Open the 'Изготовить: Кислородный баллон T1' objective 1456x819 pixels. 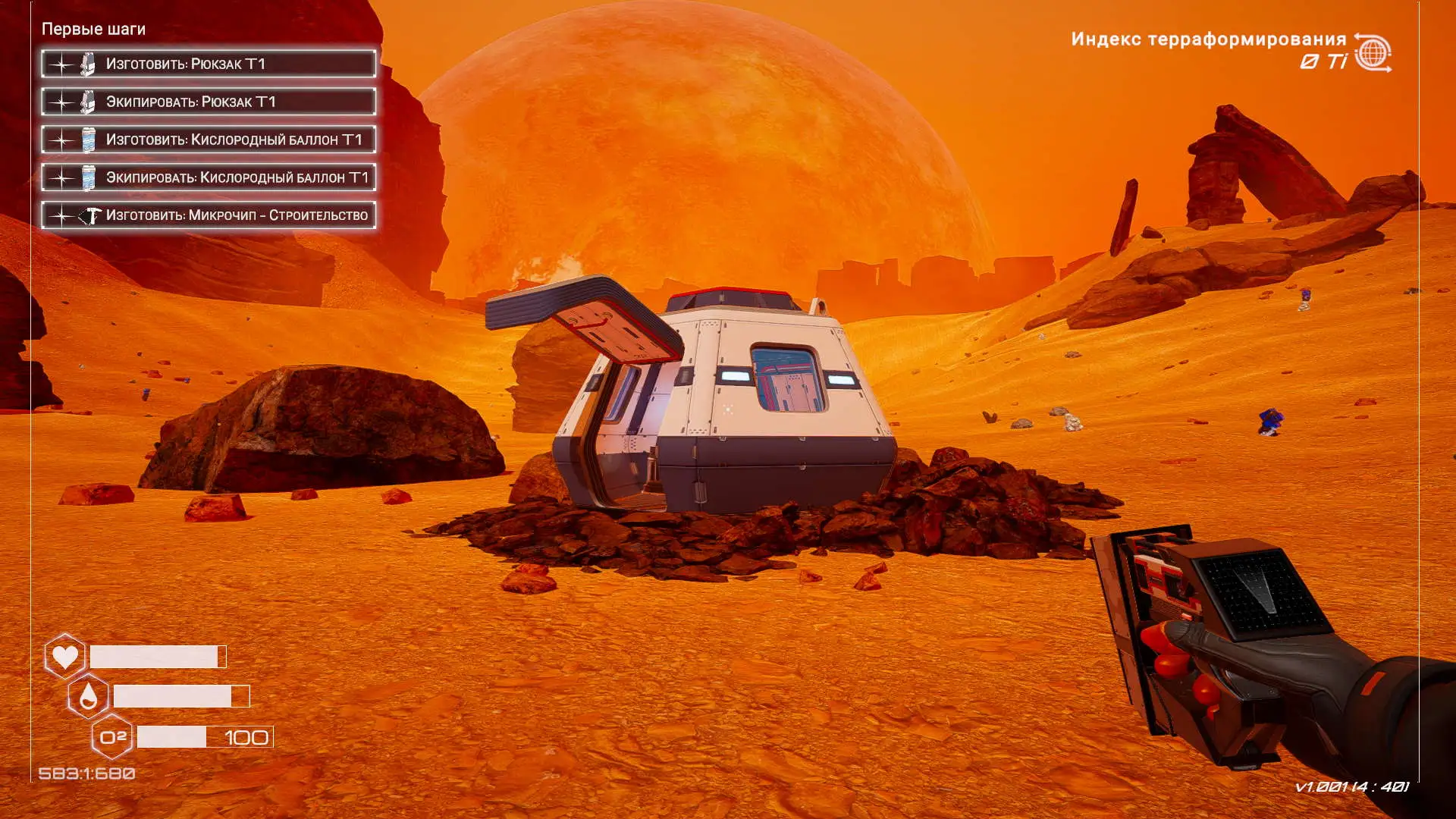tap(209, 140)
